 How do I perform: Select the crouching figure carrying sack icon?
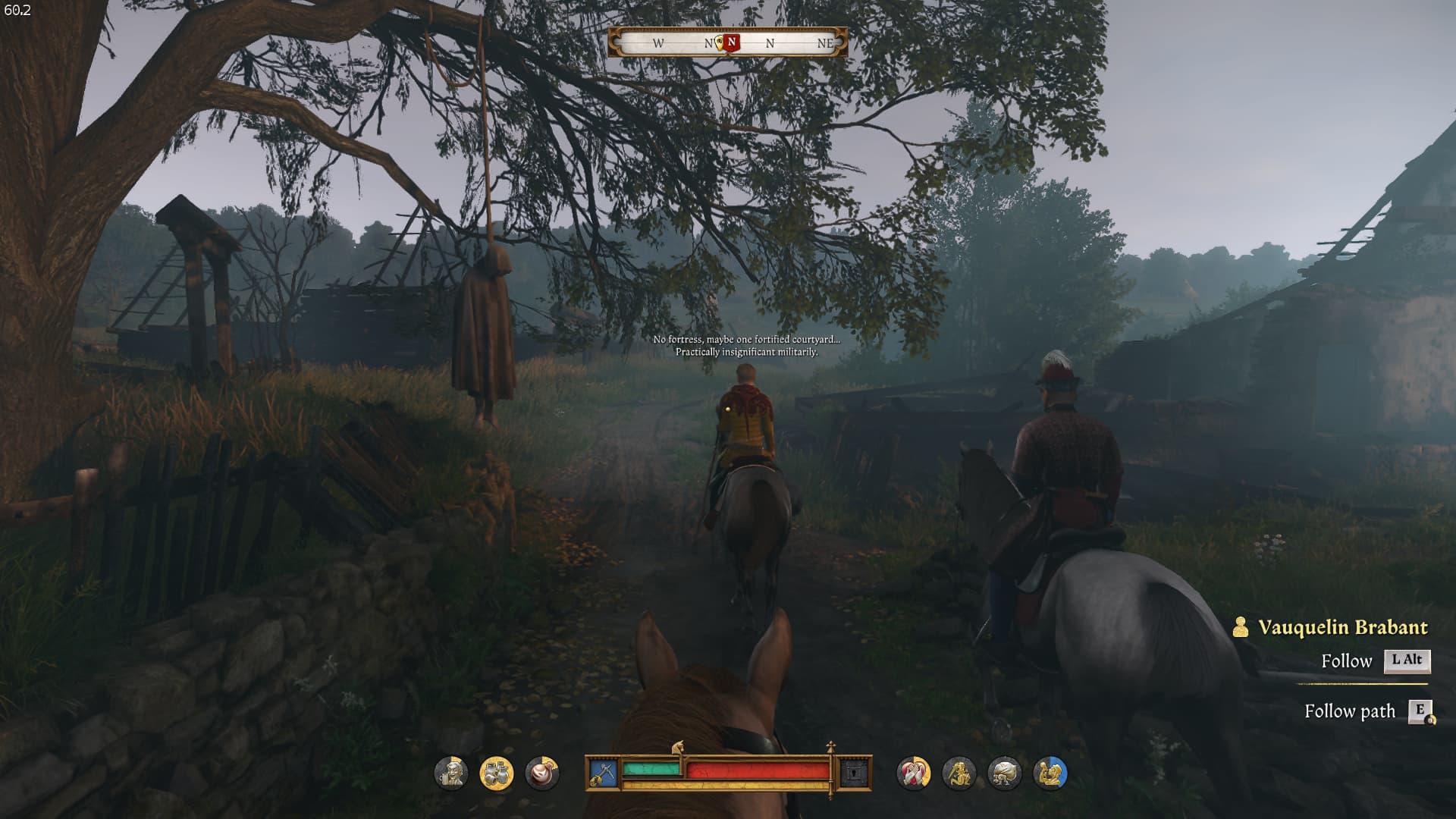pos(1004,773)
